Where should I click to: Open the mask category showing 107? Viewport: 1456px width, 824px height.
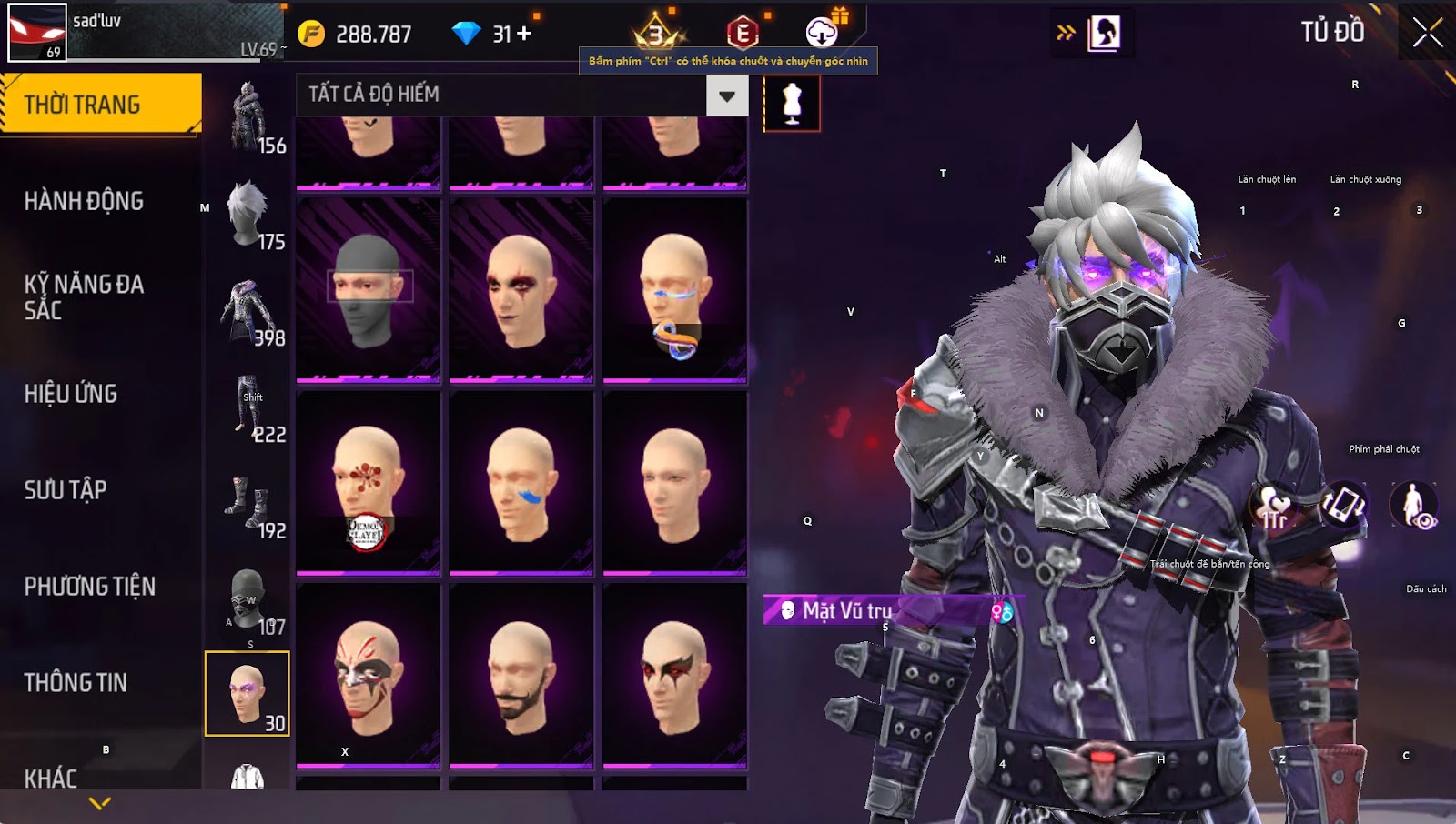point(248,599)
